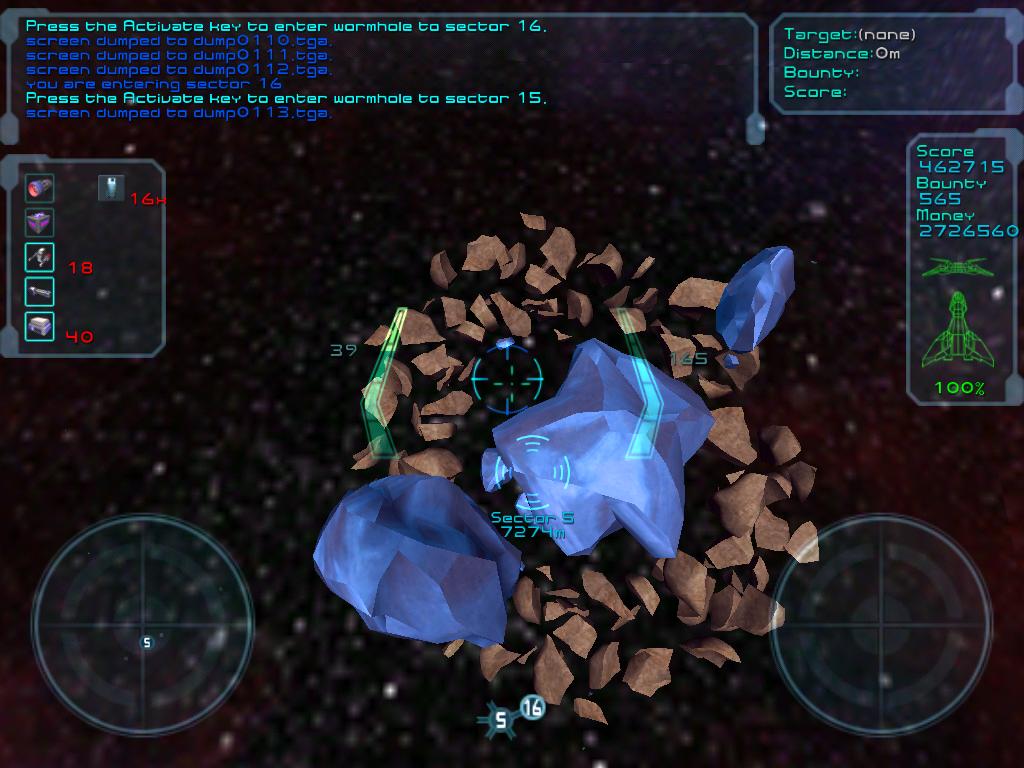Viewport: 1024px width, 768px height.
Task: Select the grey crate slot with 40
Action: click(x=40, y=326)
